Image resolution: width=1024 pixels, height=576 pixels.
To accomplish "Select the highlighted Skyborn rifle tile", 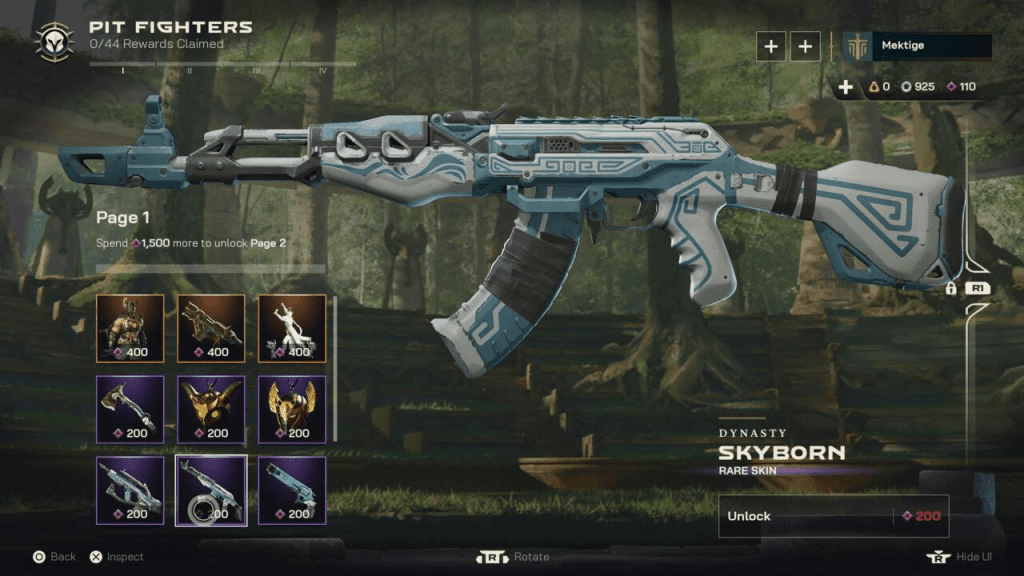I will (x=211, y=490).
